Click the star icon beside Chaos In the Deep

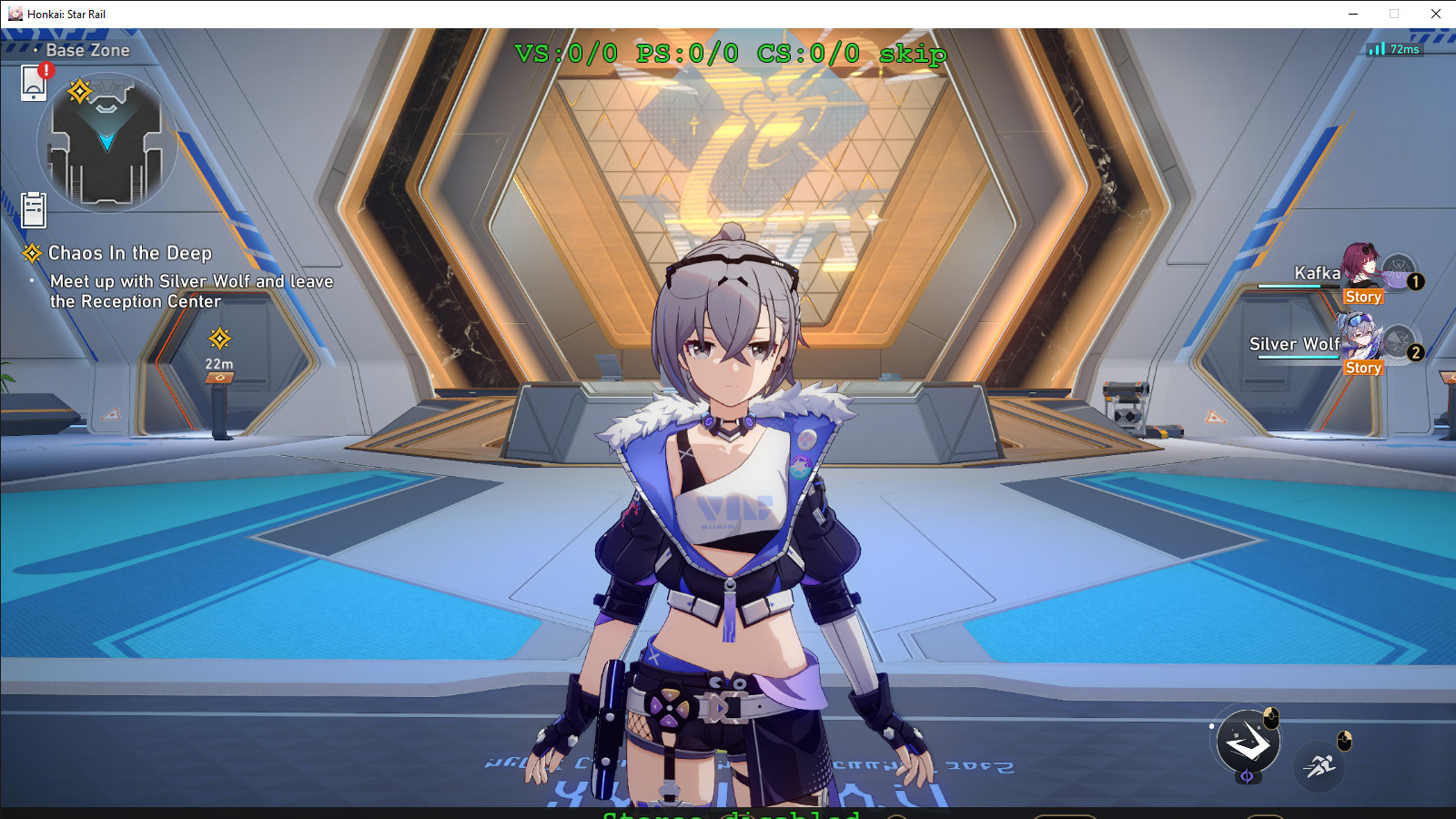click(34, 253)
